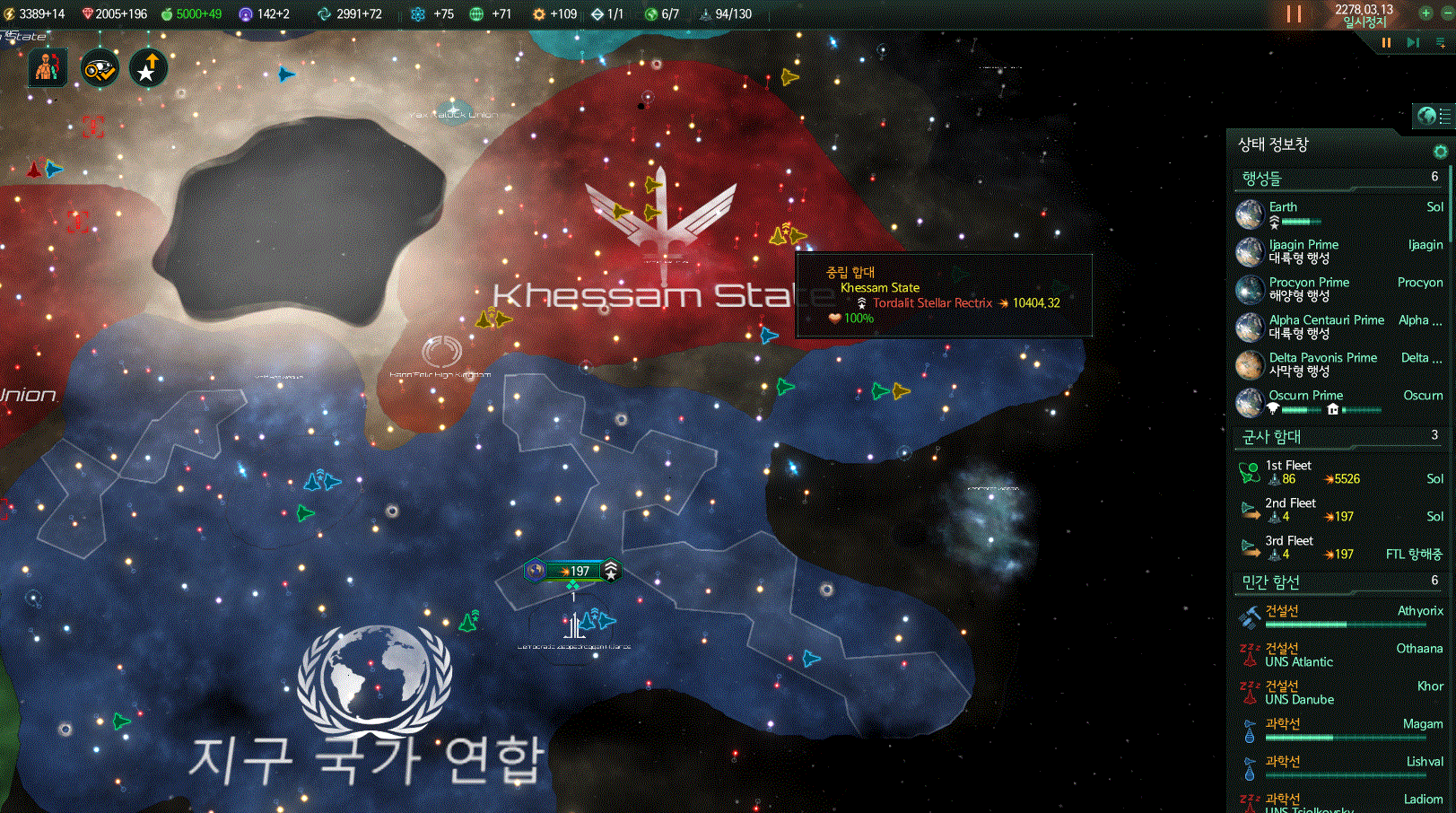
Task: Collapse the 행성들 planets section header
Action: point(1337,179)
